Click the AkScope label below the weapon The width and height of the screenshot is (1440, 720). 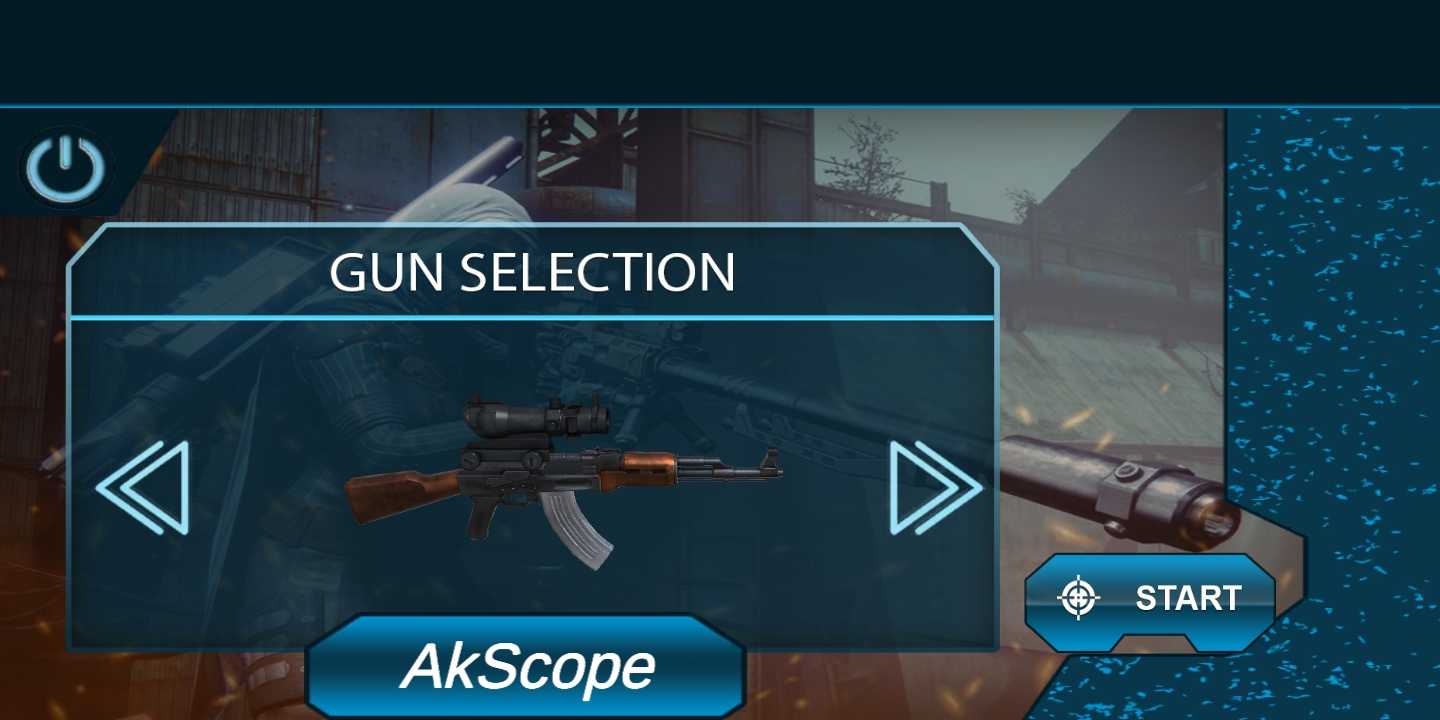point(528,665)
